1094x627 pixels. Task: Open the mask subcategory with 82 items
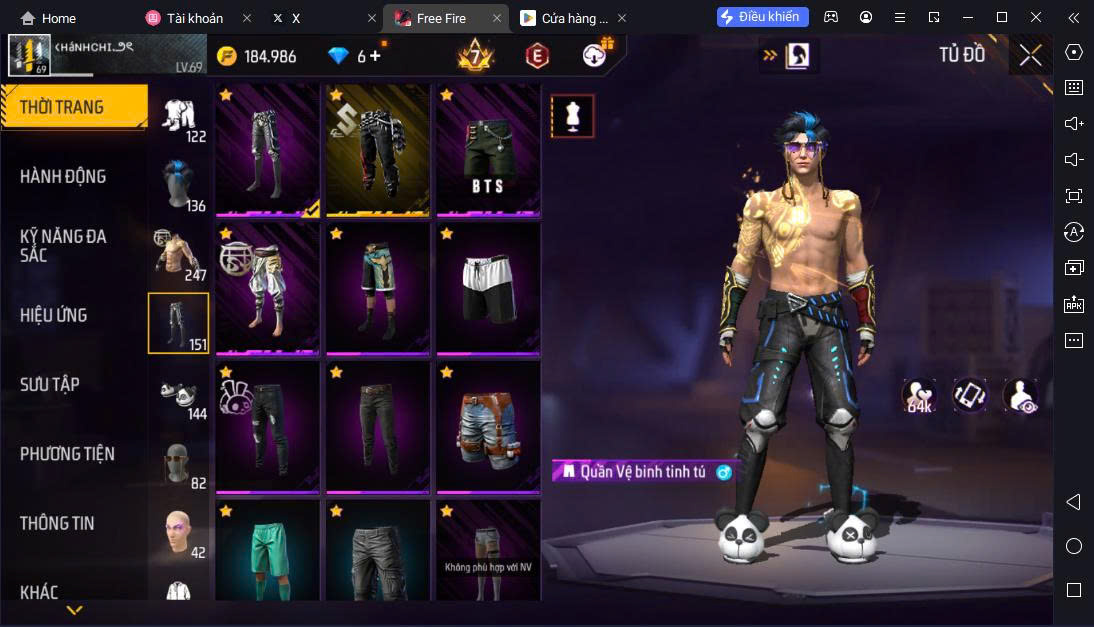[x=180, y=463]
